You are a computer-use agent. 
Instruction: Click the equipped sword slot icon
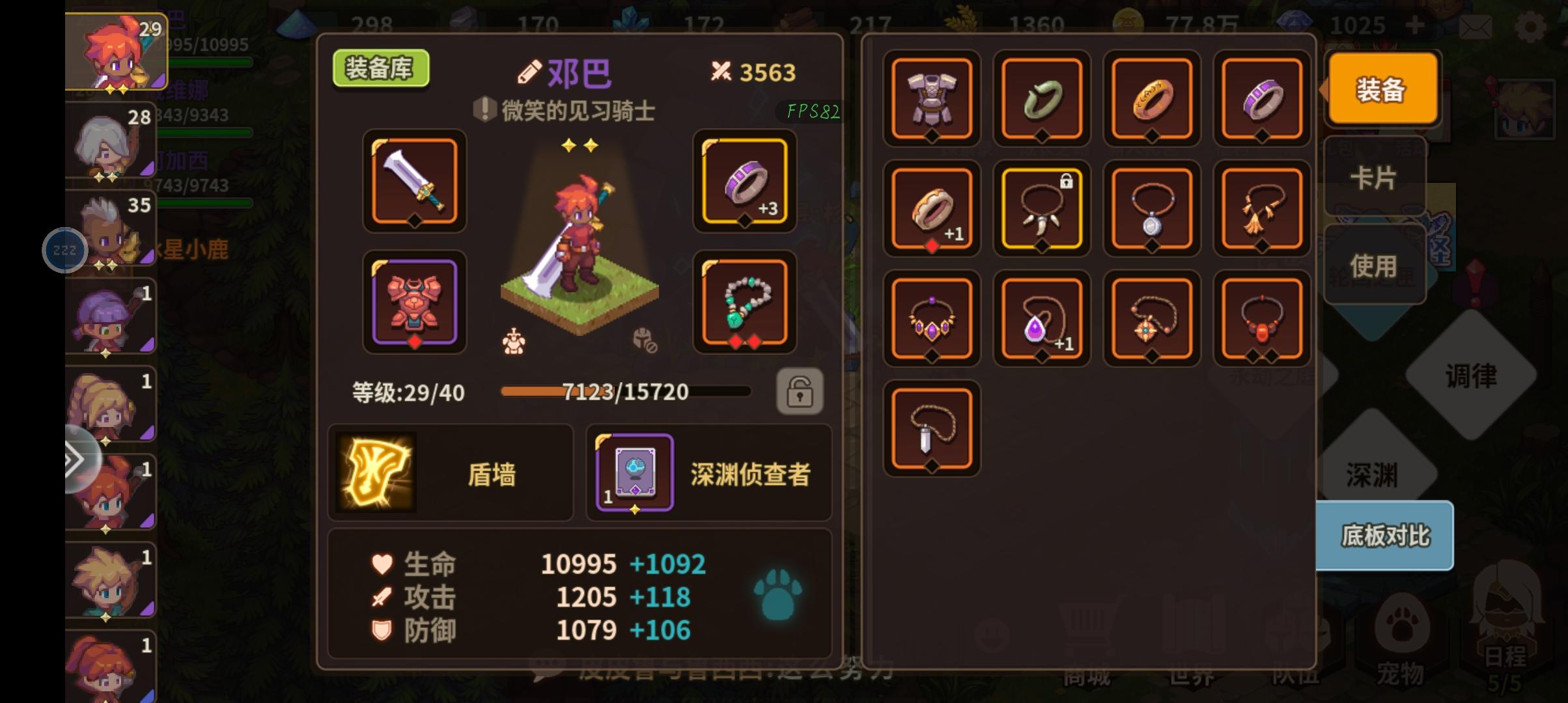414,181
